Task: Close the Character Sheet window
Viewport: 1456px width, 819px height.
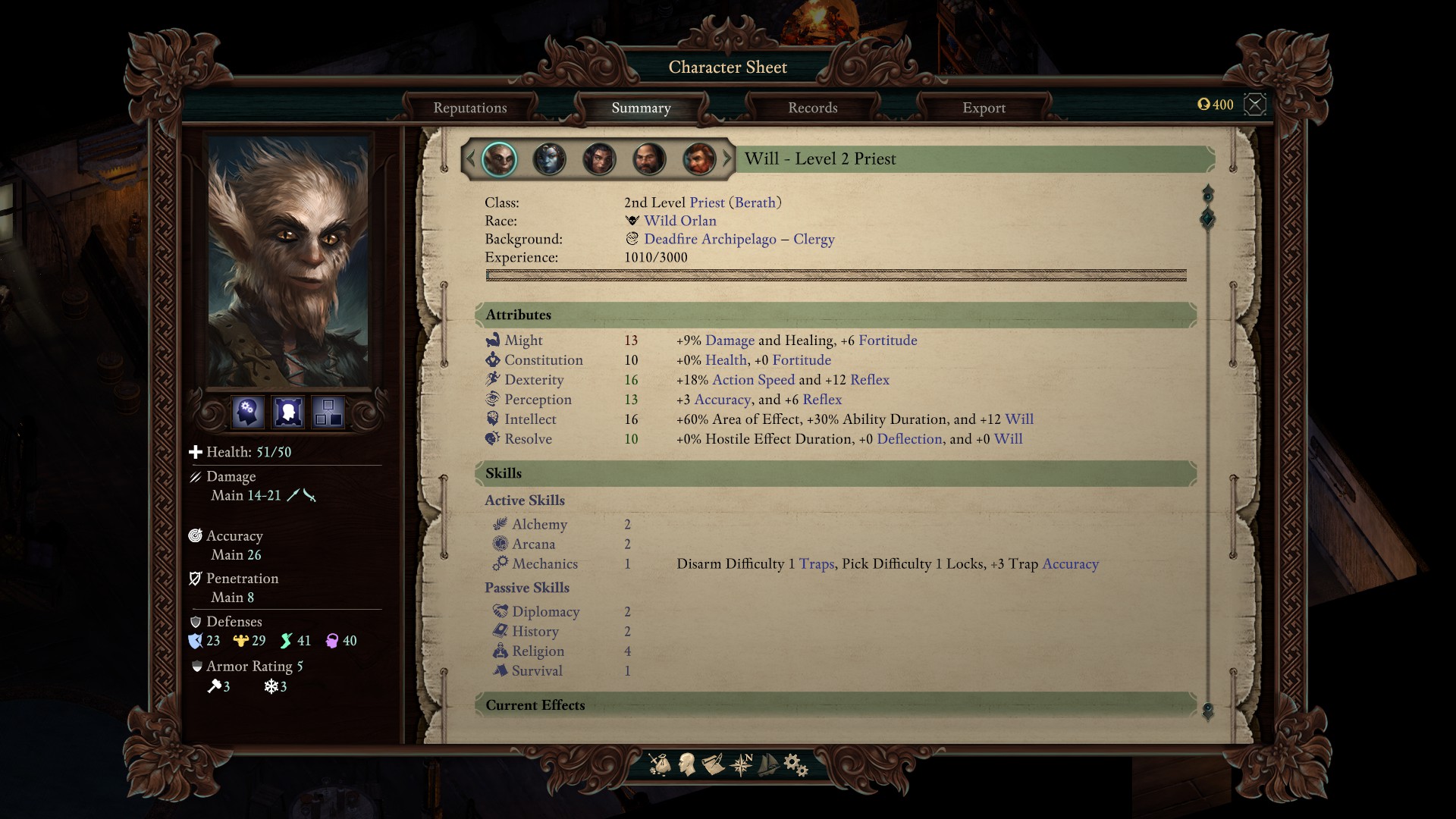Action: click(x=1255, y=104)
